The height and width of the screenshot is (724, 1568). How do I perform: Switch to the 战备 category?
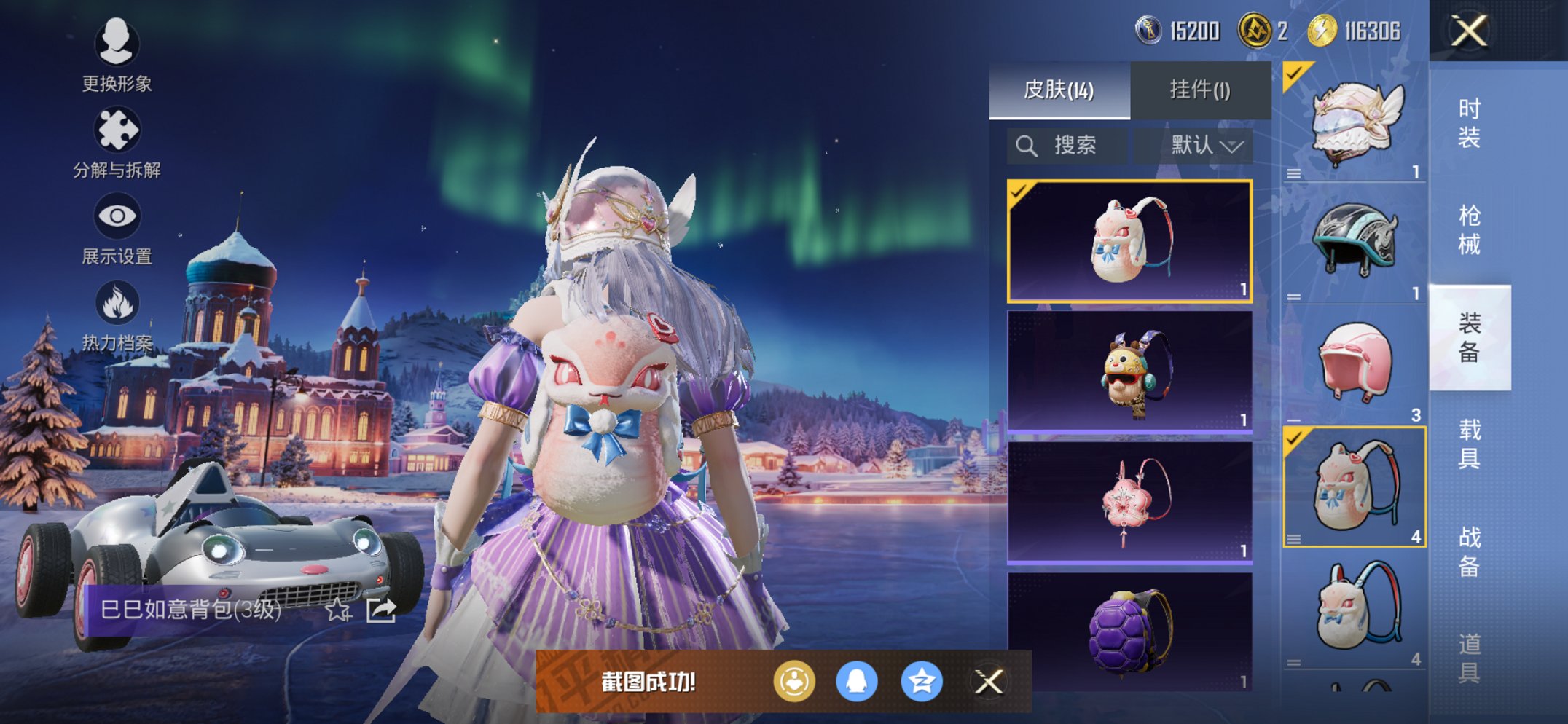[x=1469, y=551]
